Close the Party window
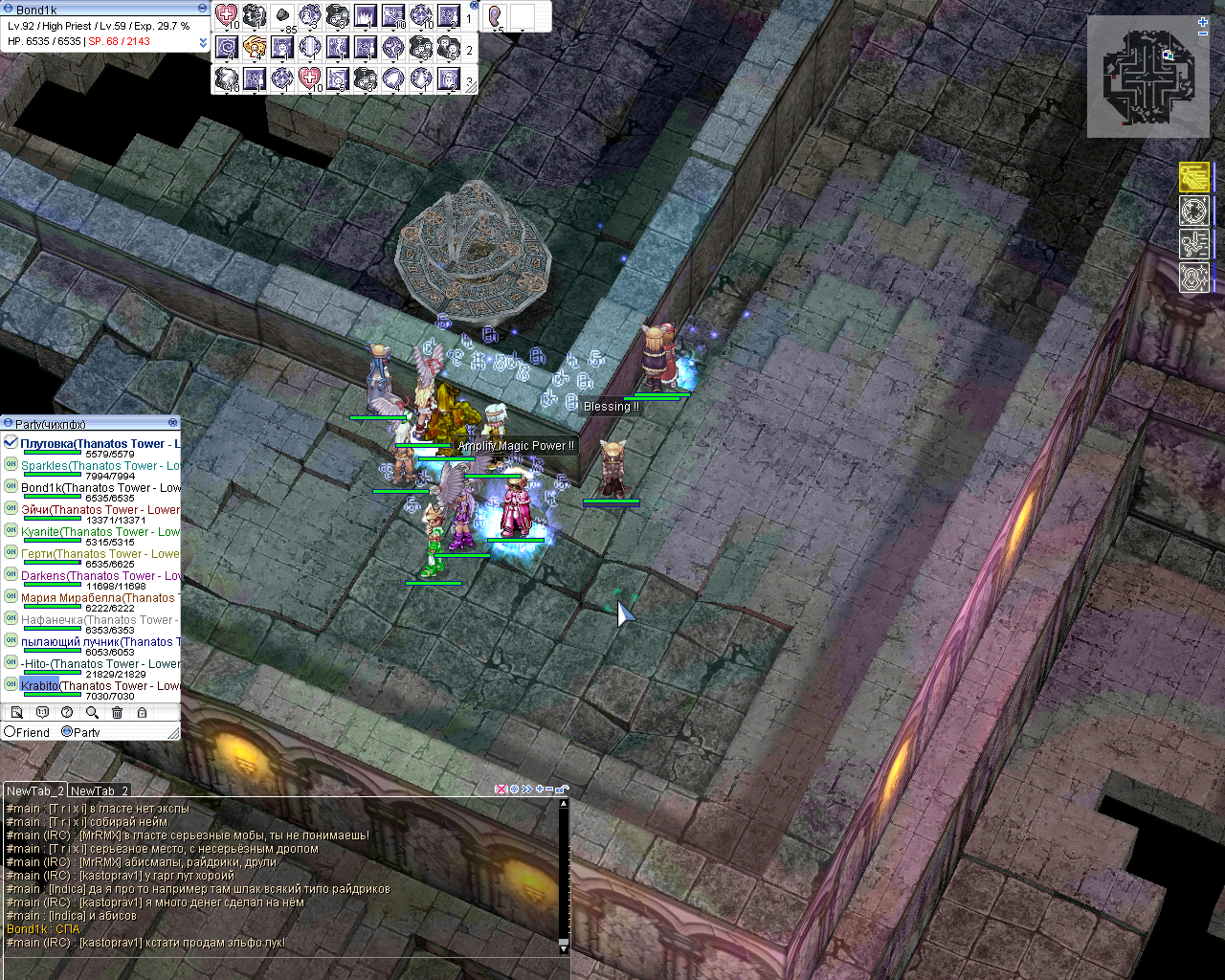 (173, 423)
